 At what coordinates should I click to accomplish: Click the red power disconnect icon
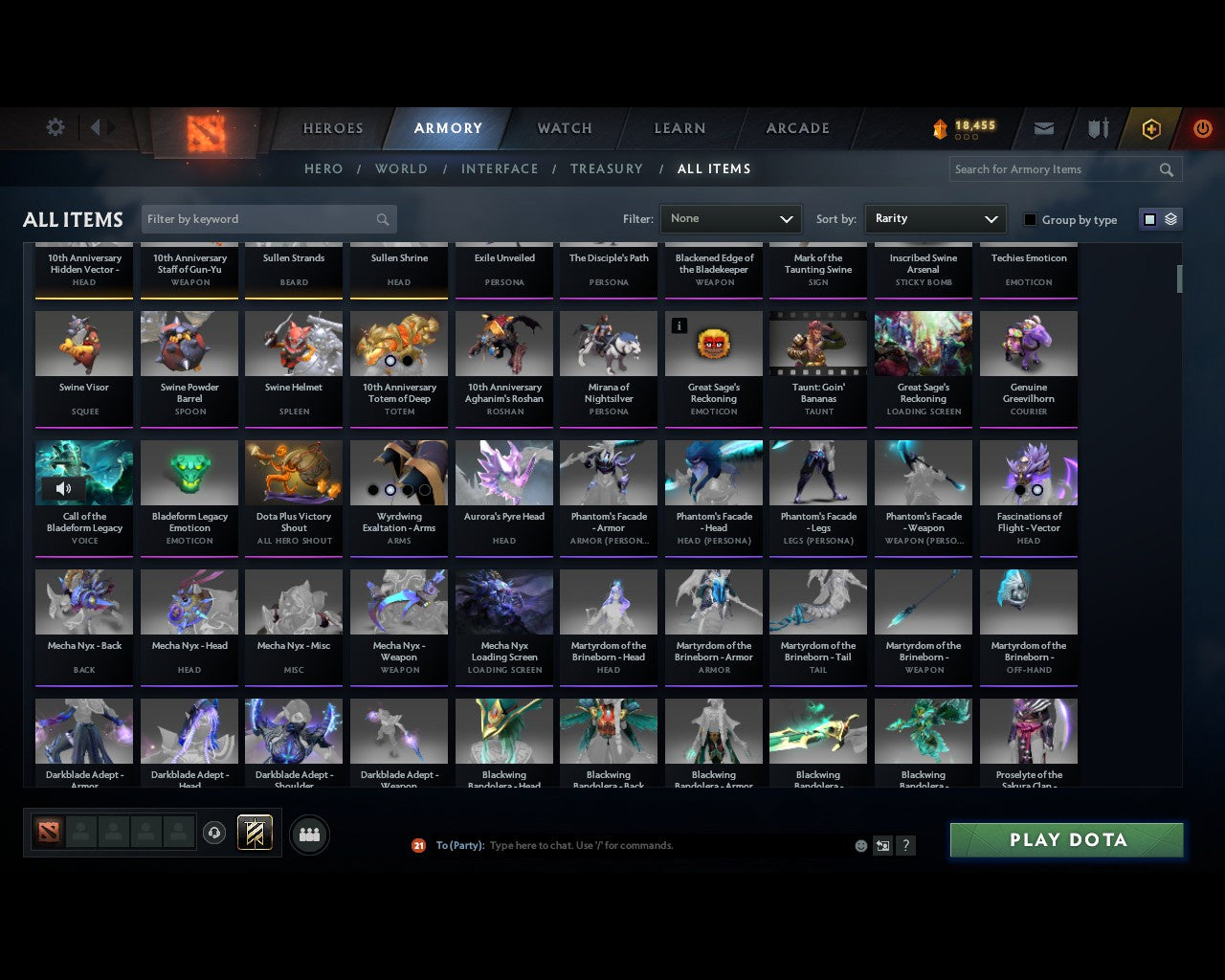pyautogui.click(x=1202, y=127)
